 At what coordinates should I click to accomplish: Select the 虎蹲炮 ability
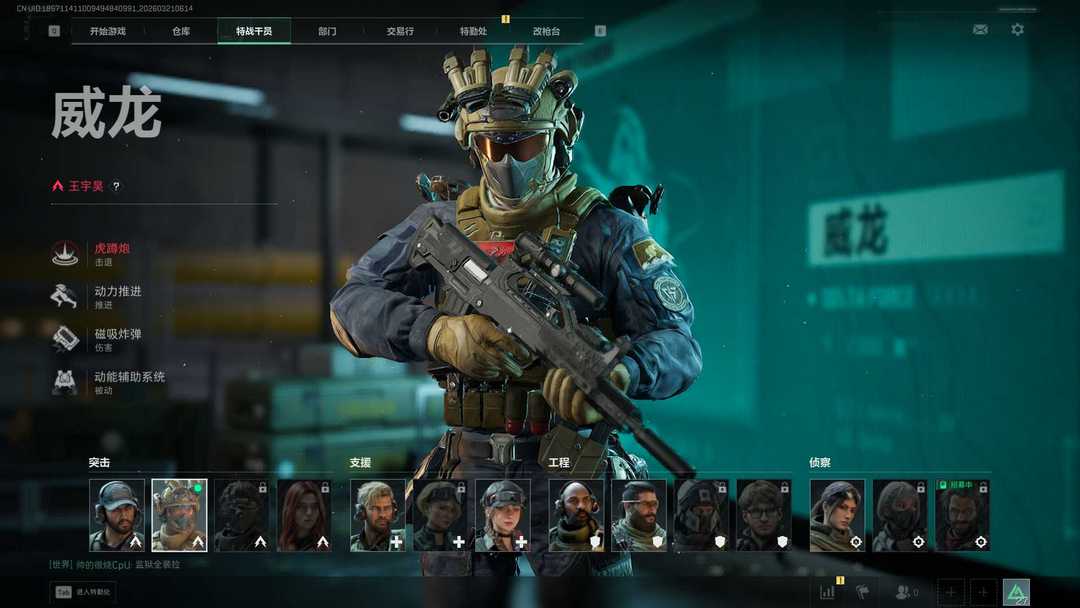[x=110, y=253]
